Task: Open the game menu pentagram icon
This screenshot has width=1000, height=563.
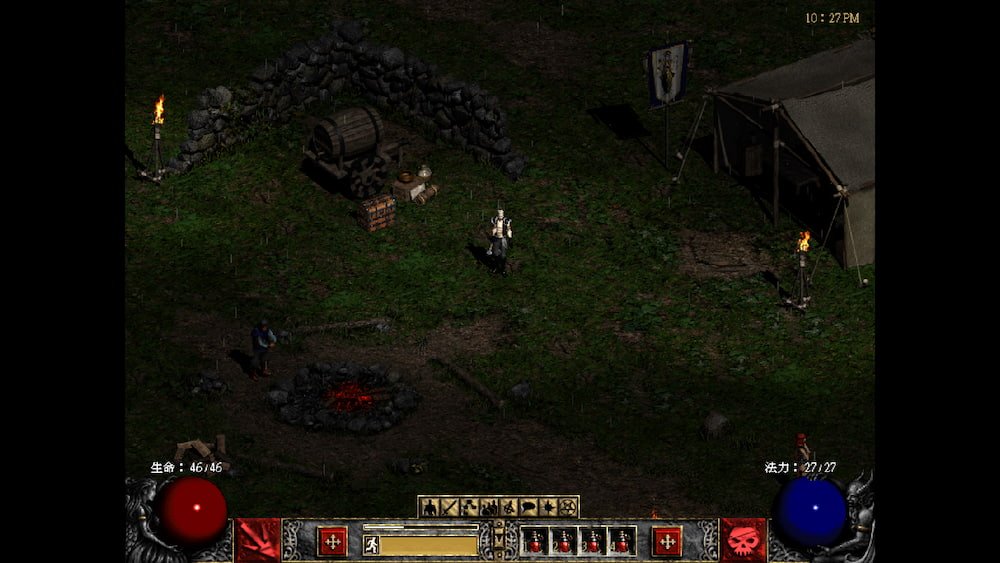Action: 568,507
